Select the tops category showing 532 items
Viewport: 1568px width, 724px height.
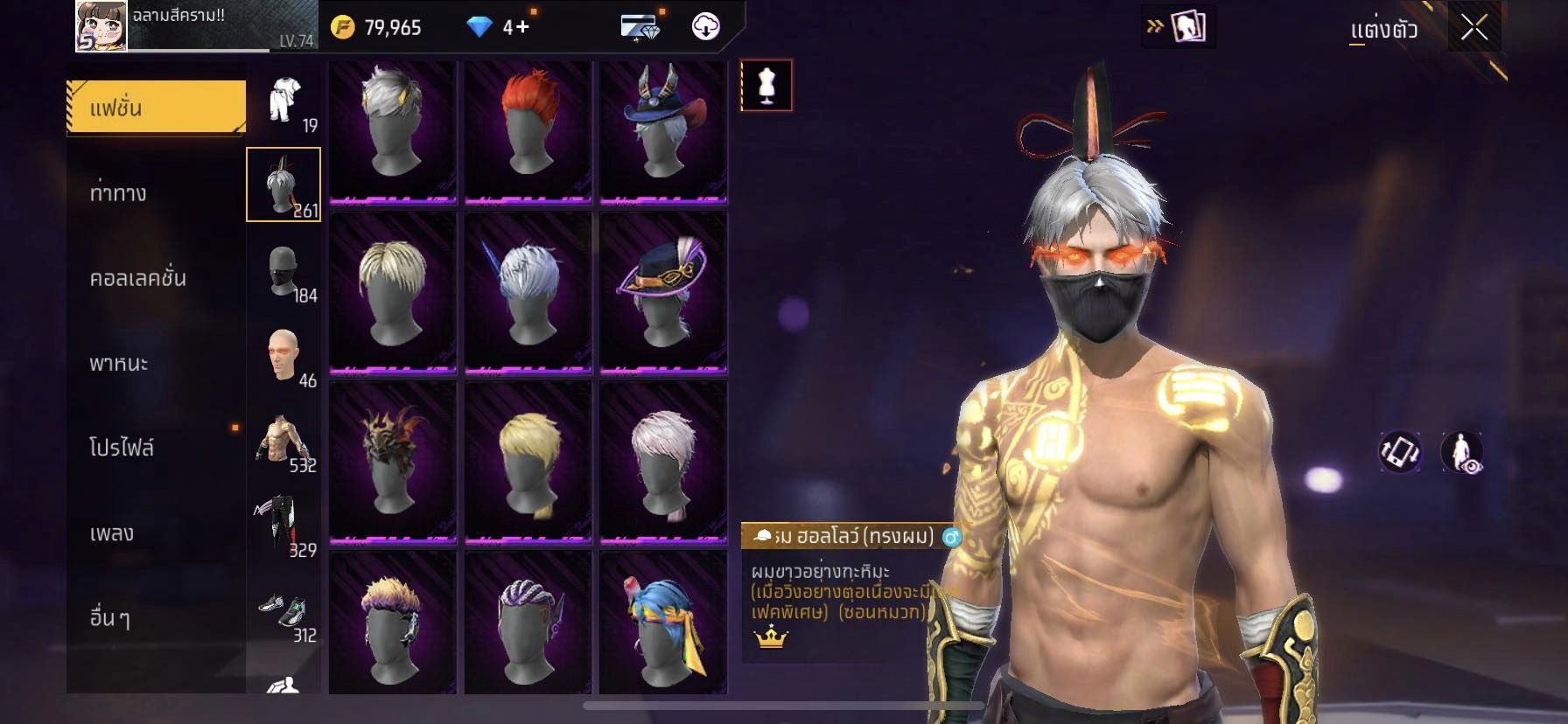pyautogui.click(x=284, y=441)
